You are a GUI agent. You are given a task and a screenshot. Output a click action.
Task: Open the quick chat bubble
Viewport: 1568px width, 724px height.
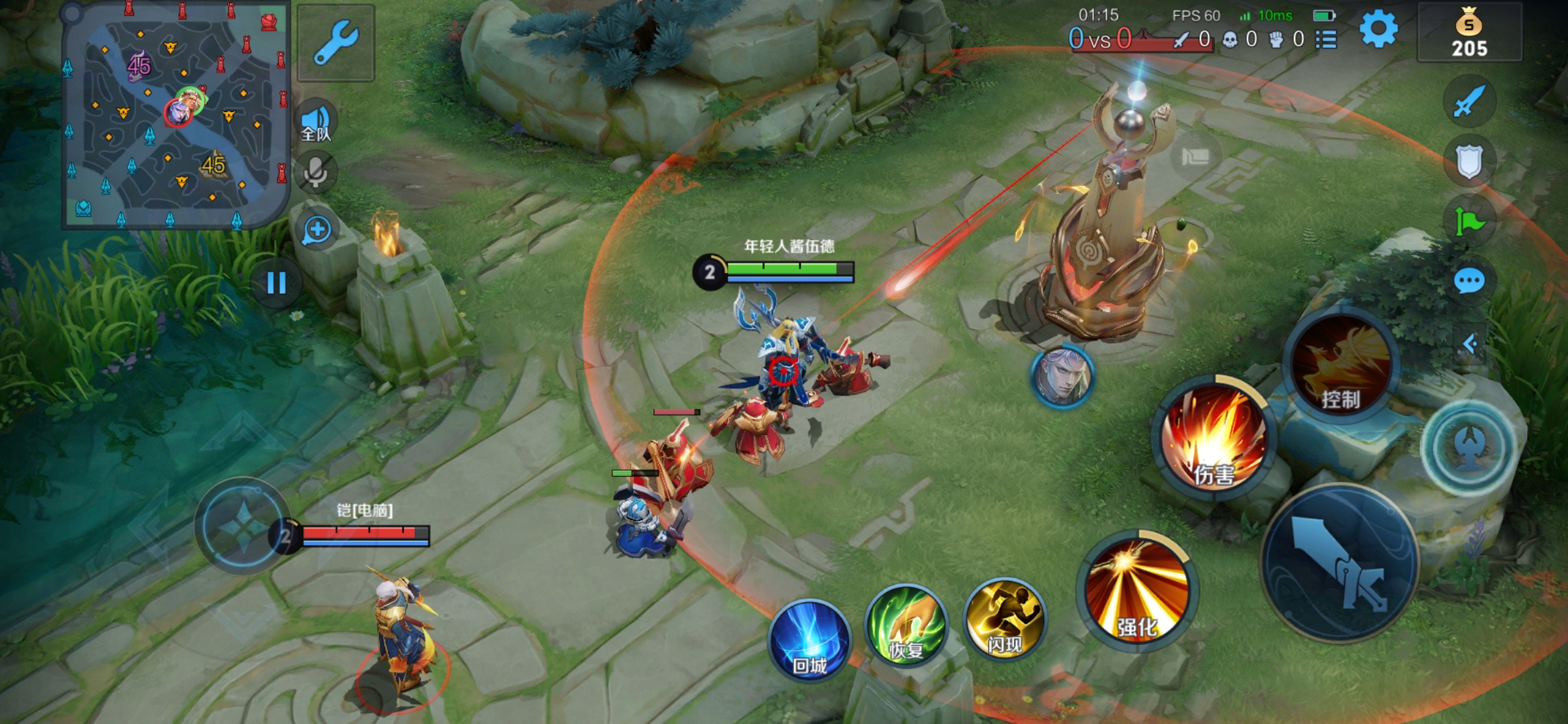(x=1469, y=281)
